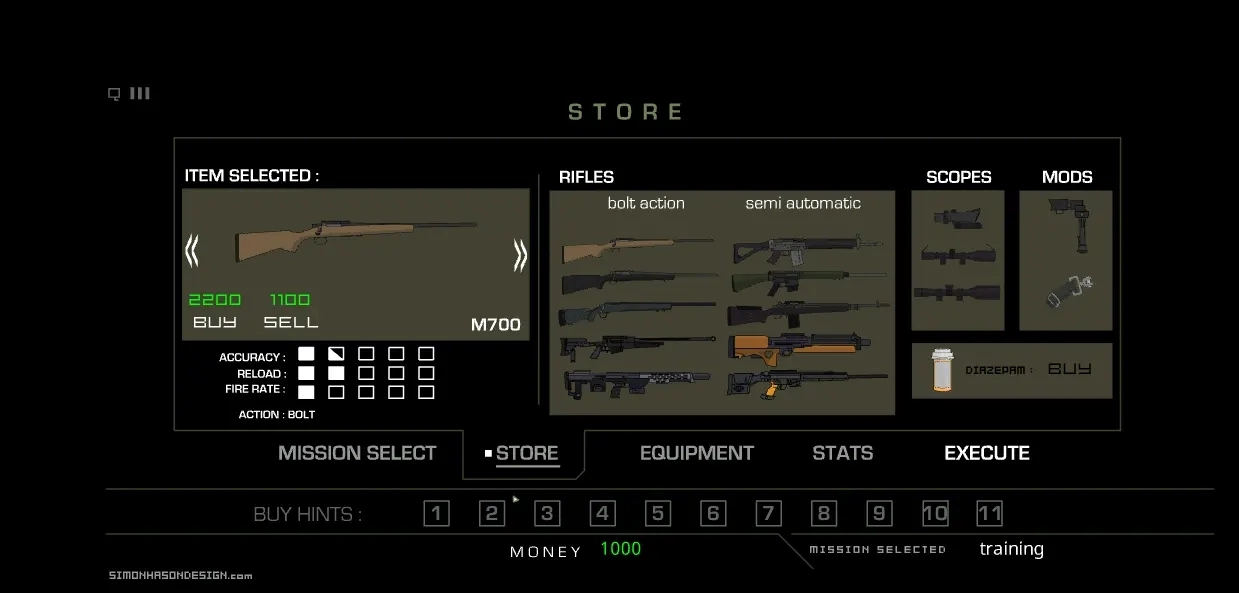The height and width of the screenshot is (593, 1239).
Task: Buy the selected M700 rifle
Action: point(215,322)
